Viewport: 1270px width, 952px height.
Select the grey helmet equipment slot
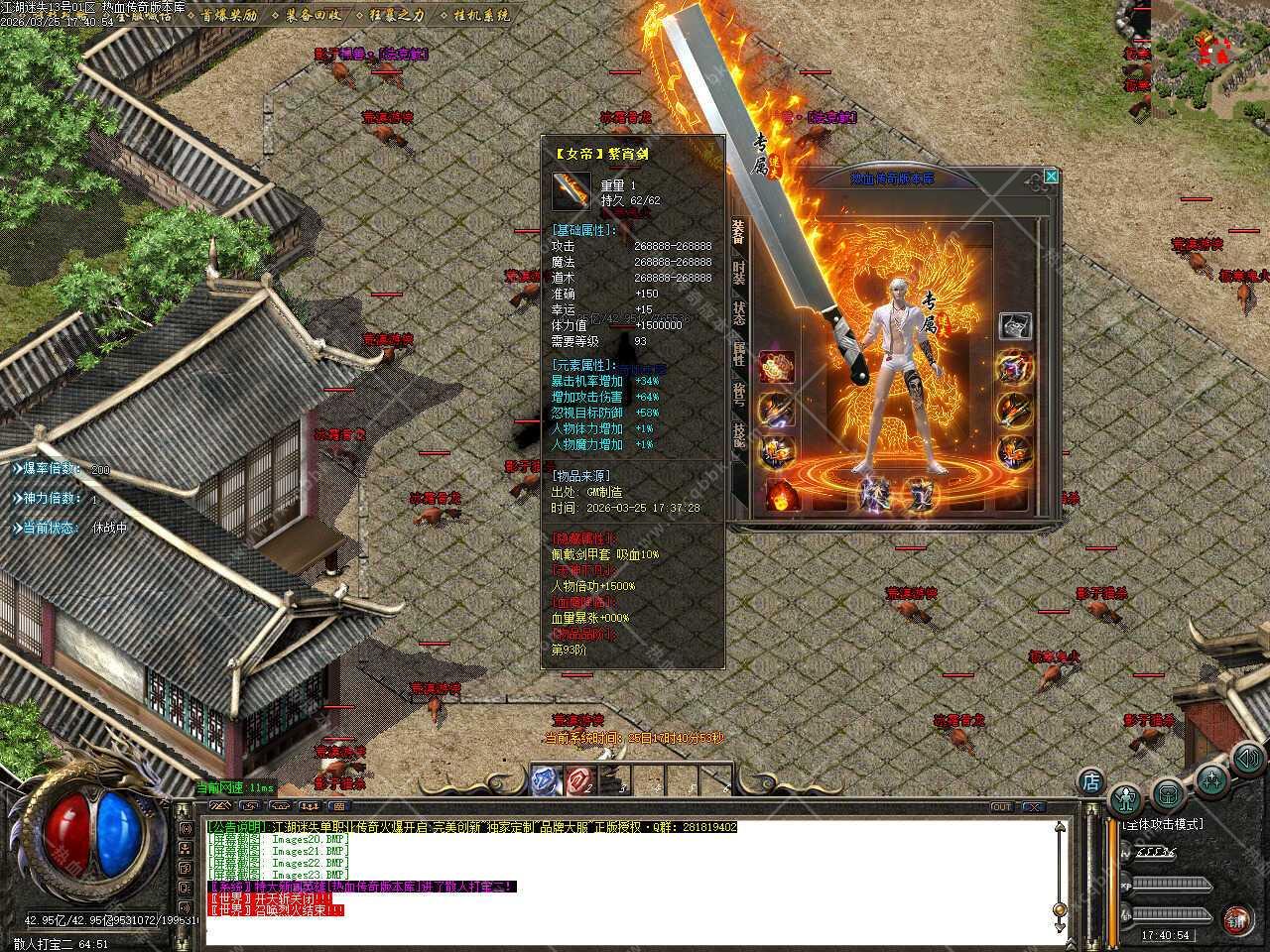coord(1014,325)
